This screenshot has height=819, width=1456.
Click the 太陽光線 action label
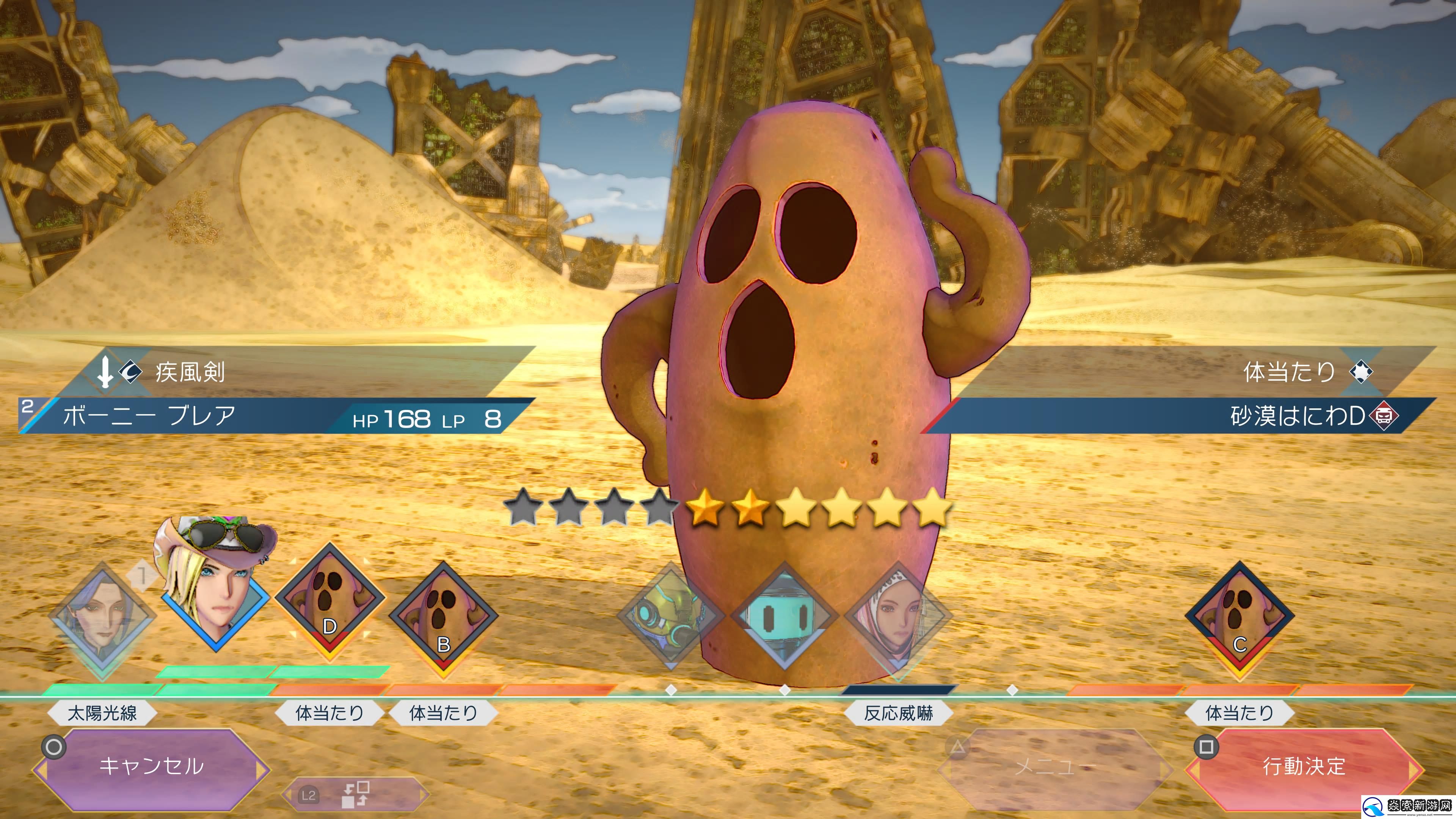(102, 713)
